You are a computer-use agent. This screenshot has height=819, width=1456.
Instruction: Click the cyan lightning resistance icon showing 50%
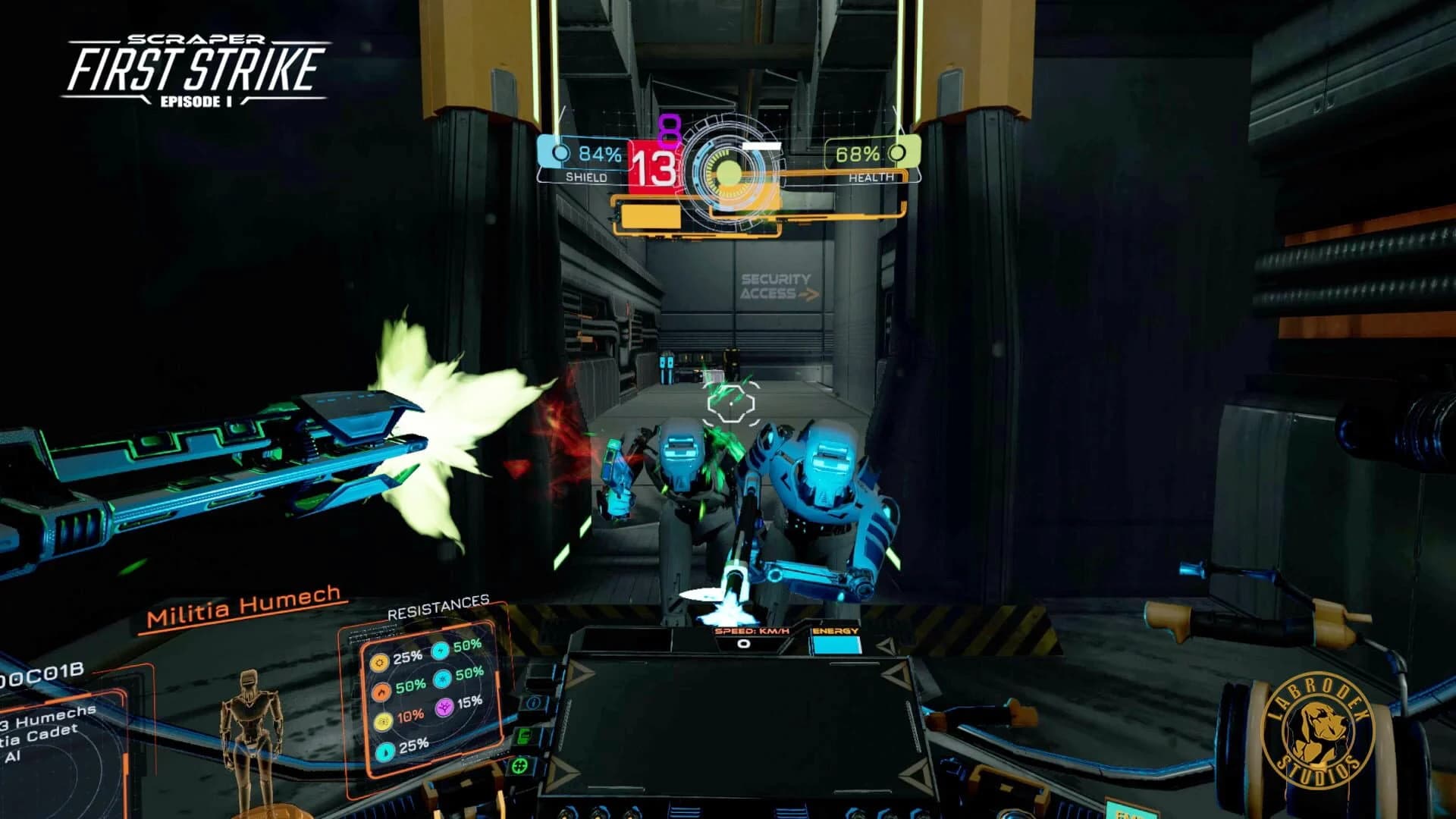tap(440, 652)
